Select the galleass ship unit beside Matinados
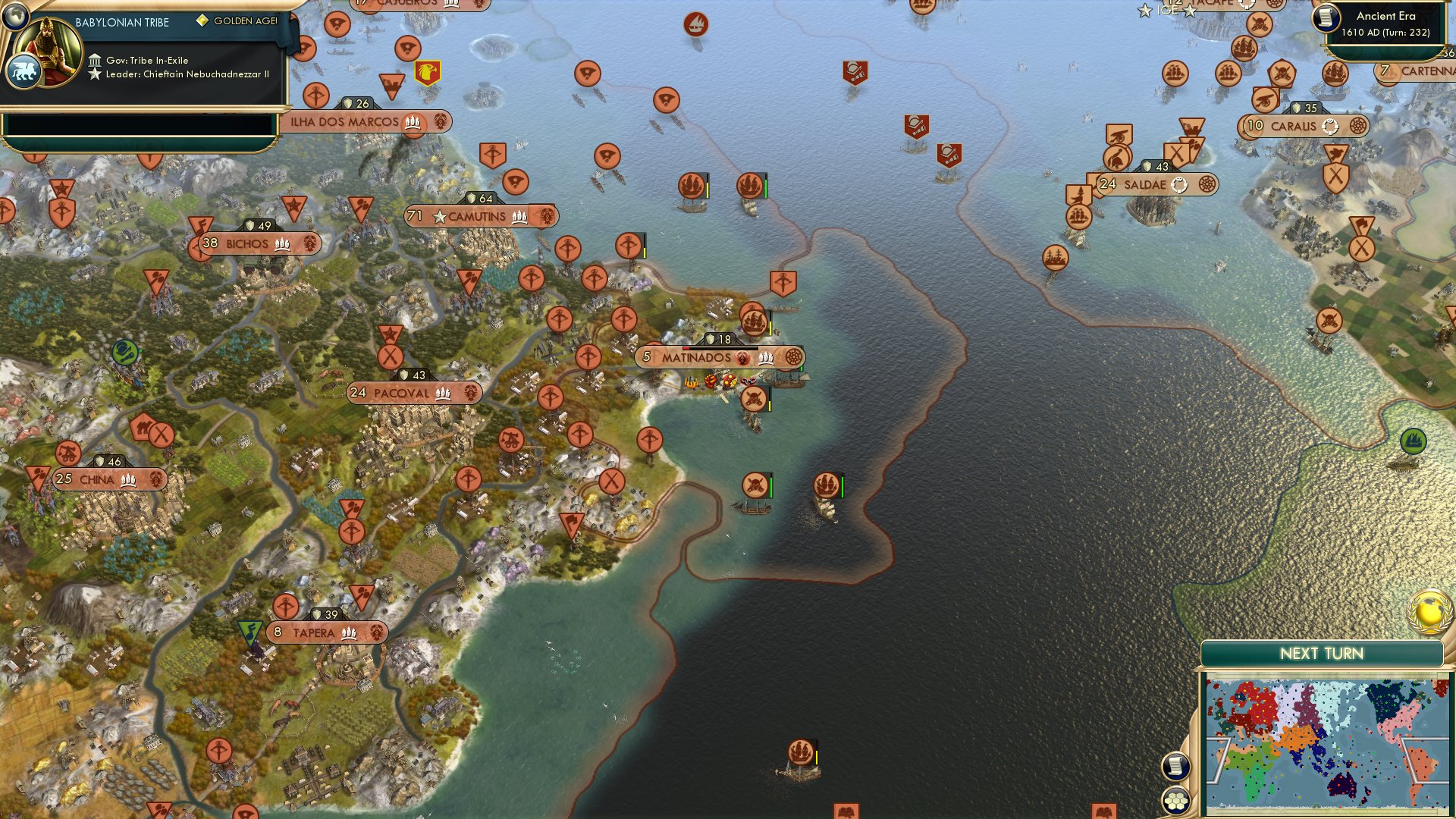This screenshot has width=1456, height=819. 754,322
